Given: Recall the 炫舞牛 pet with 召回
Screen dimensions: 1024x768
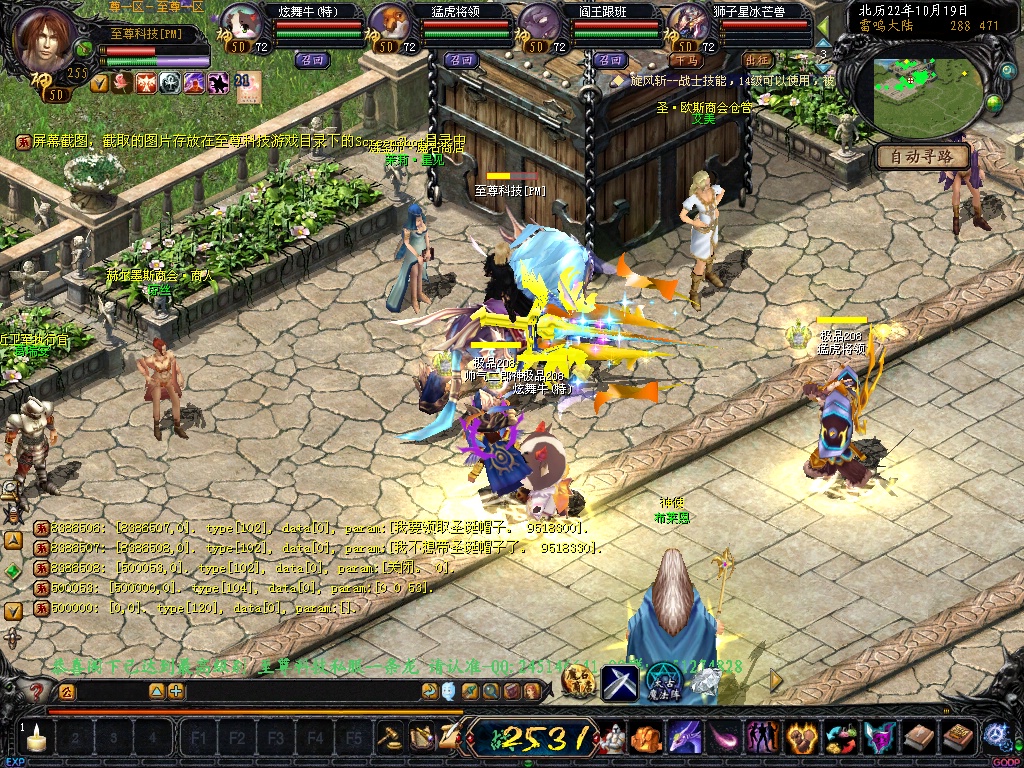Looking at the screenshot, I should 310,60.
